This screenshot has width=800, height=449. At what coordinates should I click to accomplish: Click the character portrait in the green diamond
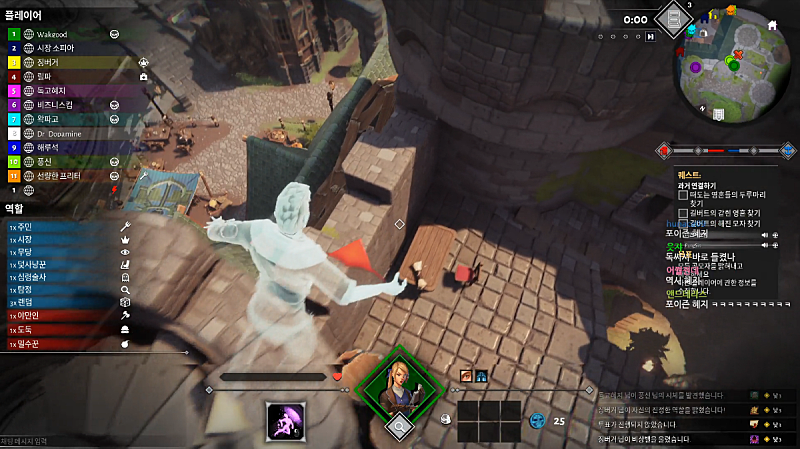[400, 385]
